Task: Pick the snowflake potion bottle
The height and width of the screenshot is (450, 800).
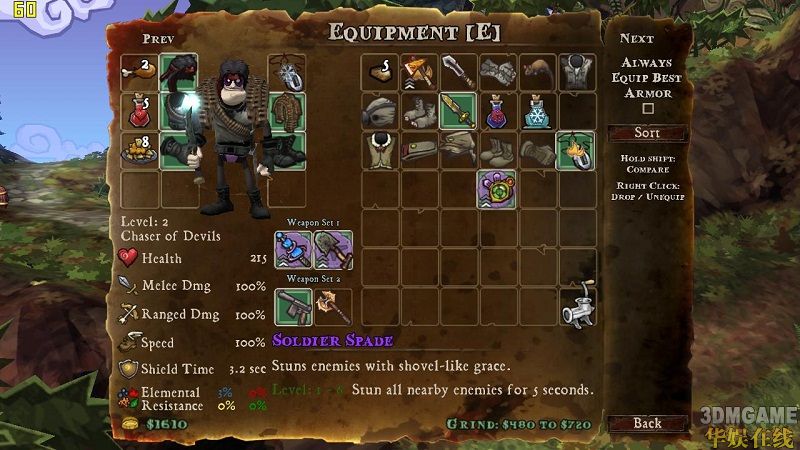Action: (536, 110)
